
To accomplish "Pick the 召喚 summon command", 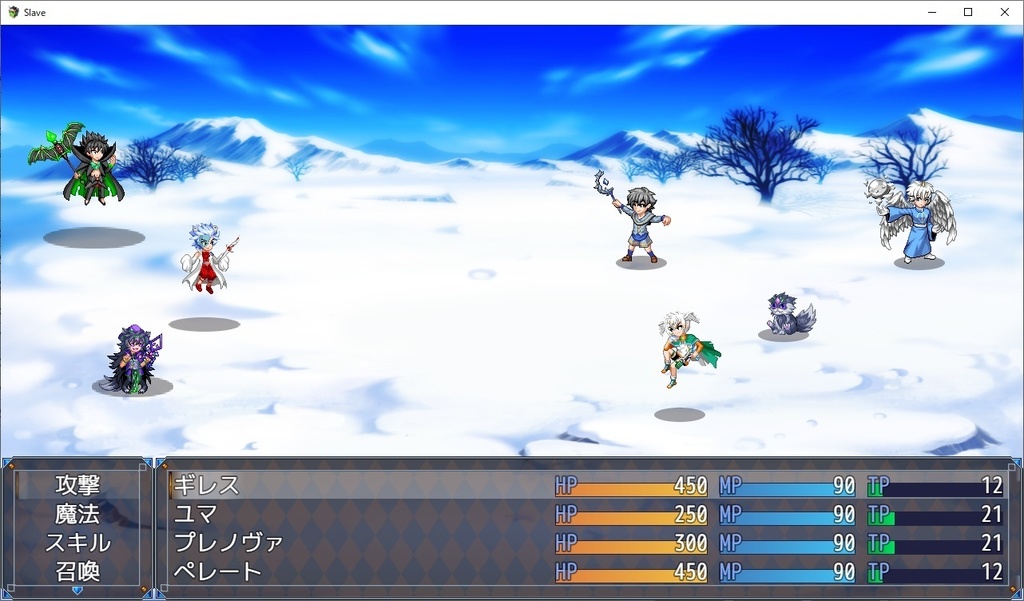I will click(77, 572).
